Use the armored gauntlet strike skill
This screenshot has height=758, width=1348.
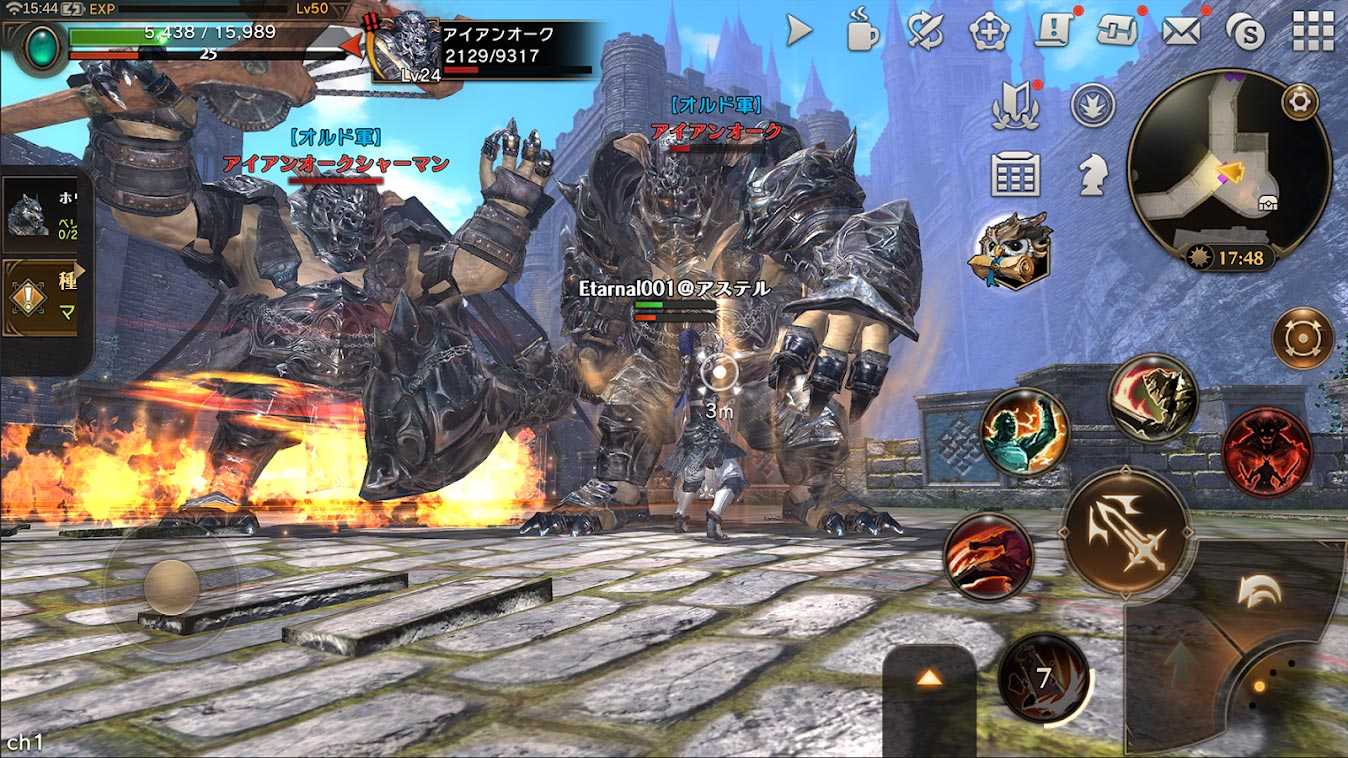1154,397
